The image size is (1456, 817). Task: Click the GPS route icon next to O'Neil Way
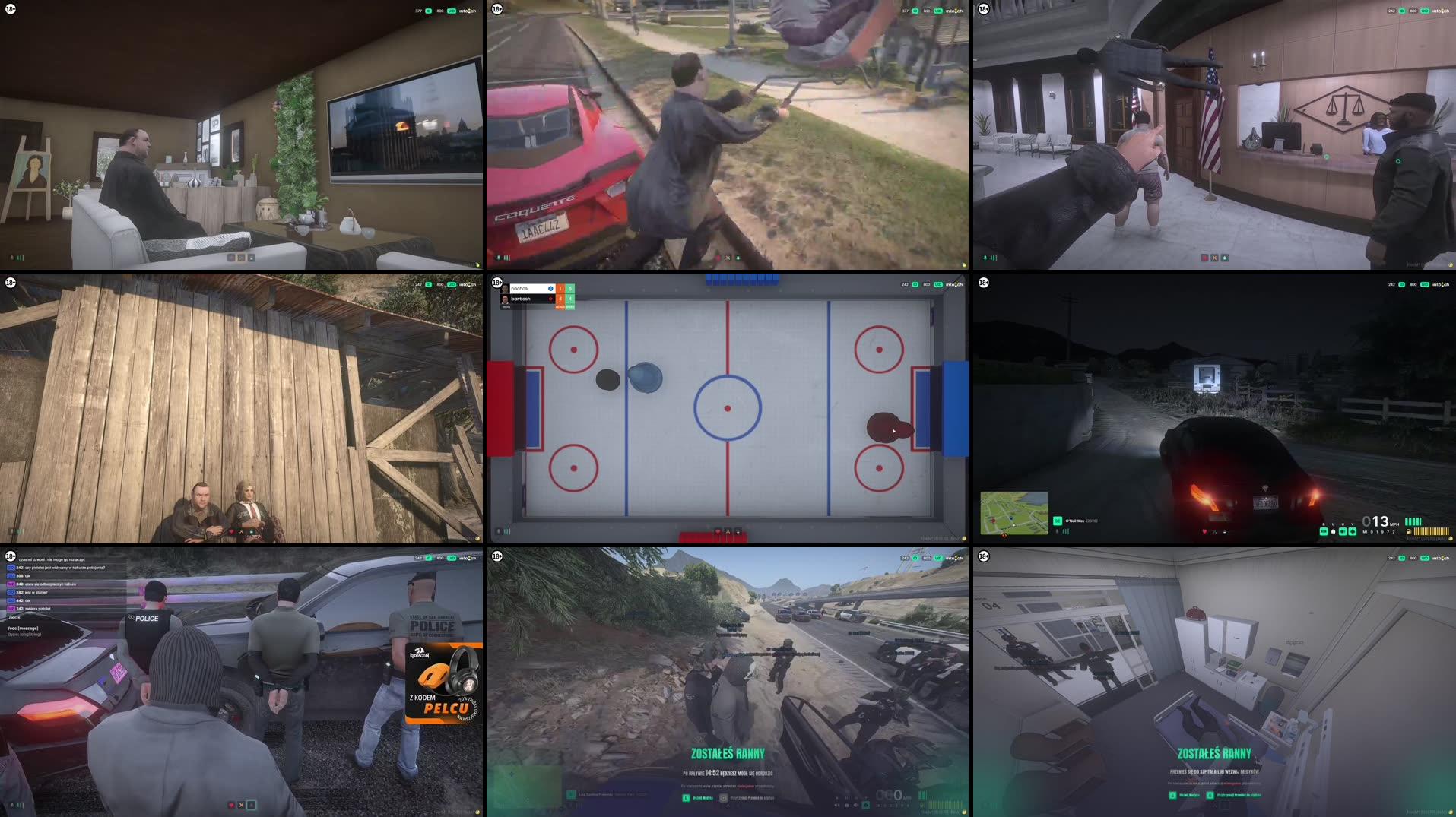(1057, 521)
